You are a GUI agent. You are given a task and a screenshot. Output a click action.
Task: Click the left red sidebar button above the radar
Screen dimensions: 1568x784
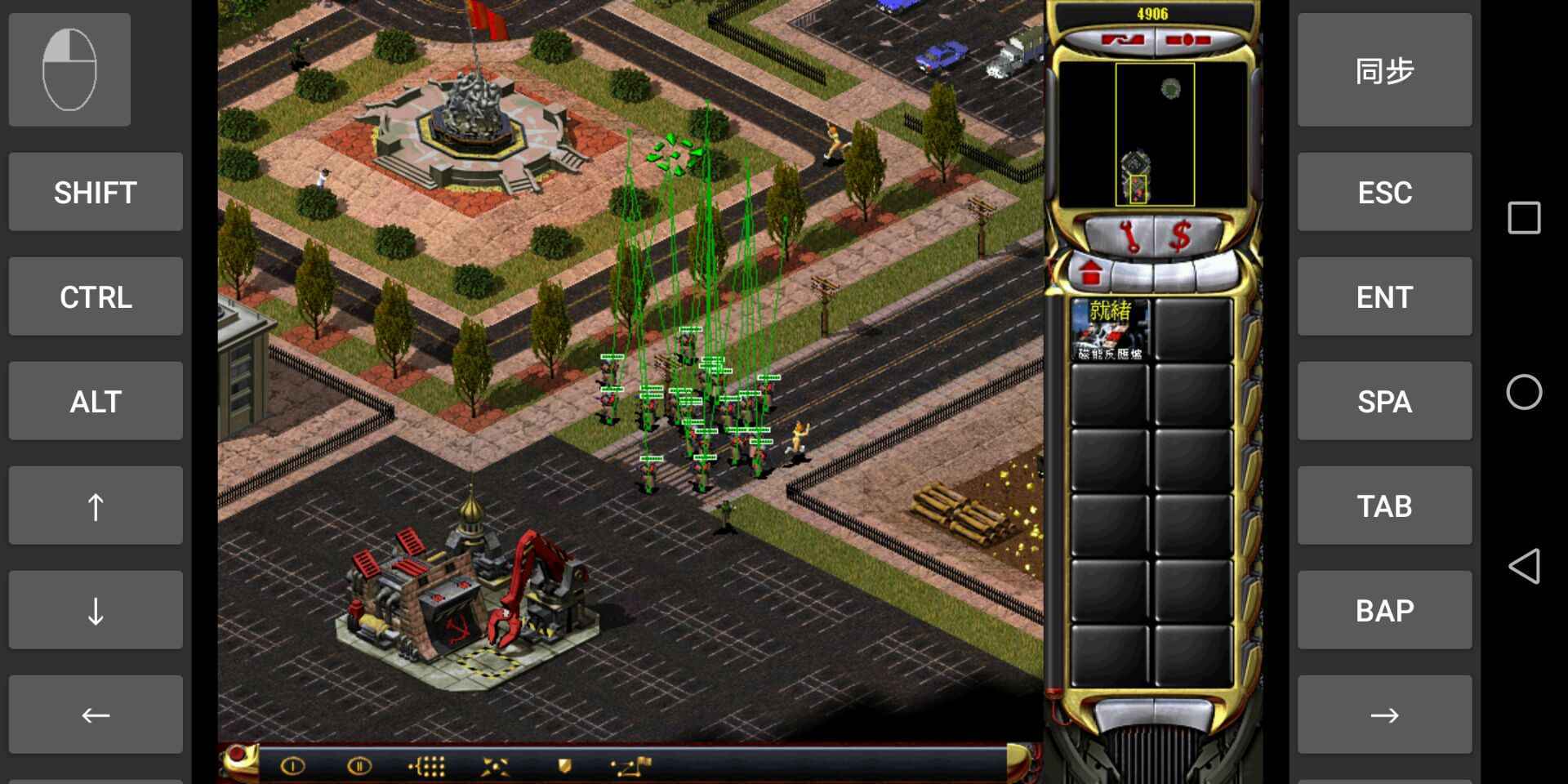click(x=1123, y=40)
